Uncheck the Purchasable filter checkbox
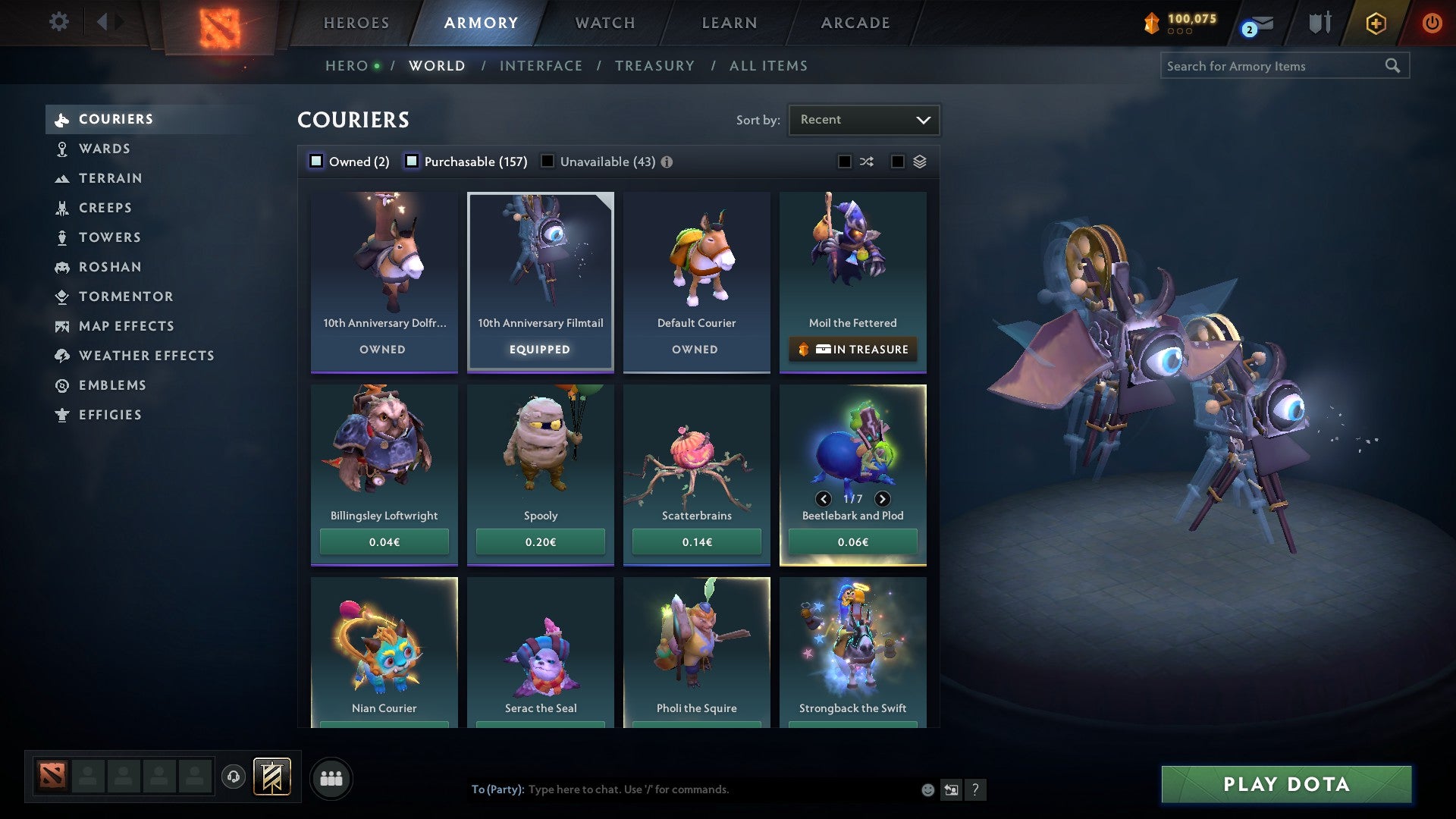Viewport: 1456px width, 819px height. pos(413,161)
